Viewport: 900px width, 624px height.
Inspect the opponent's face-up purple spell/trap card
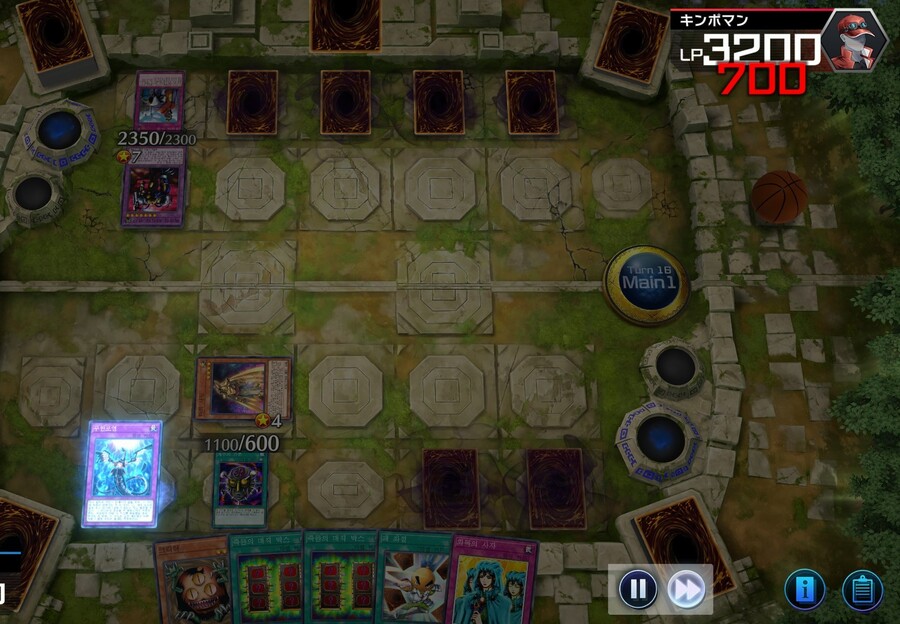(x=159, y=101)
